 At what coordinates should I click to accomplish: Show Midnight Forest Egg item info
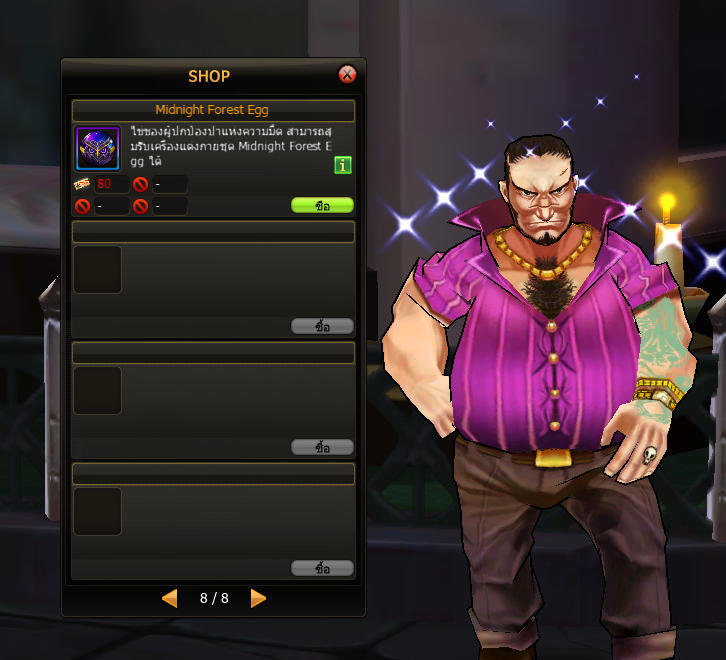pyautogui.click(x=342, y=165)
